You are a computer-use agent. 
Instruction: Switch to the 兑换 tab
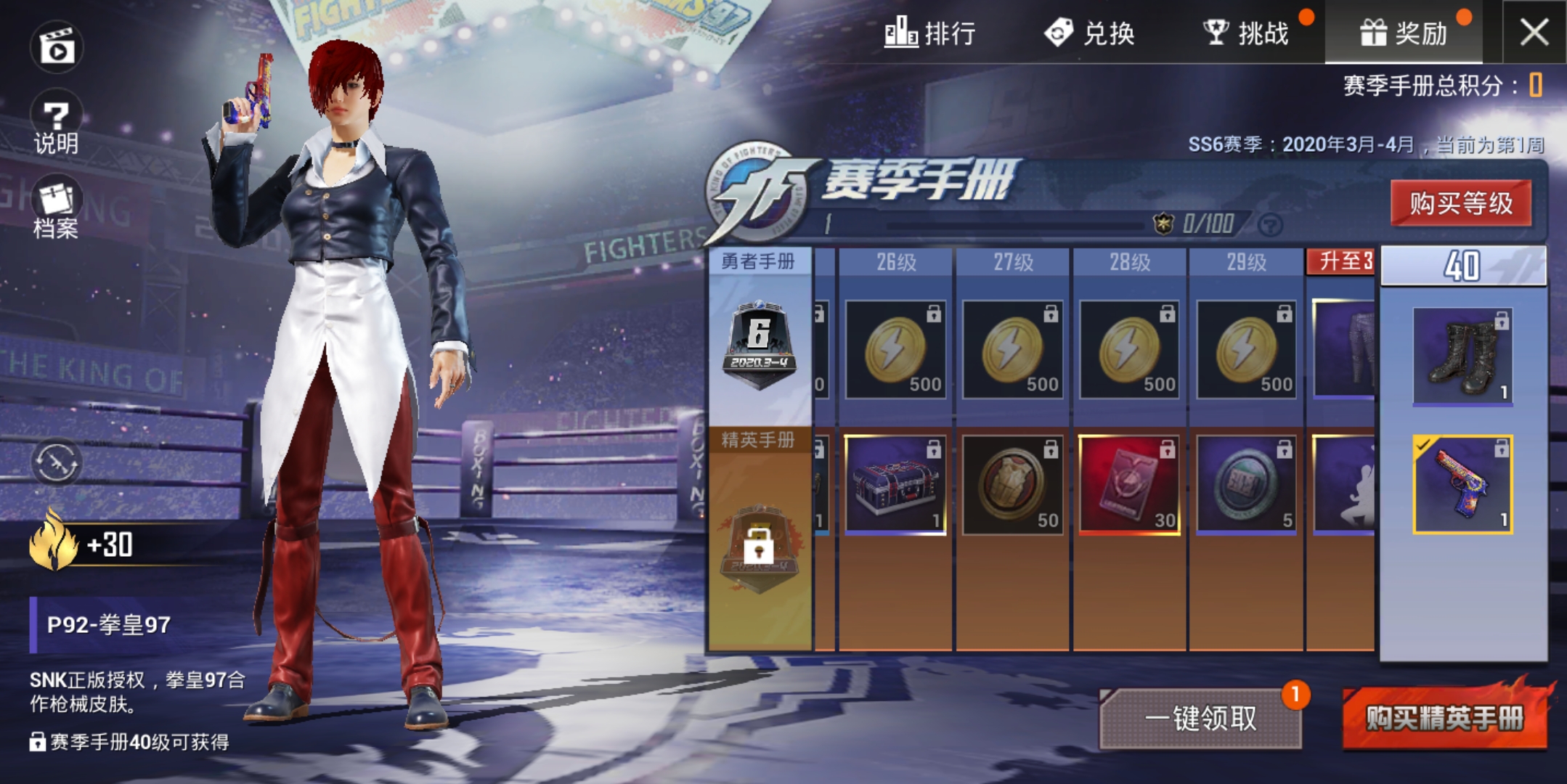click(1094, 33)
